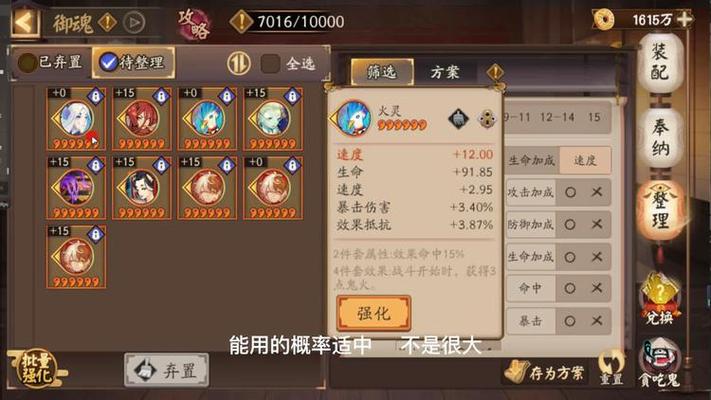
Task: Open the 攻略 guide
Action: tap(192, 22)
